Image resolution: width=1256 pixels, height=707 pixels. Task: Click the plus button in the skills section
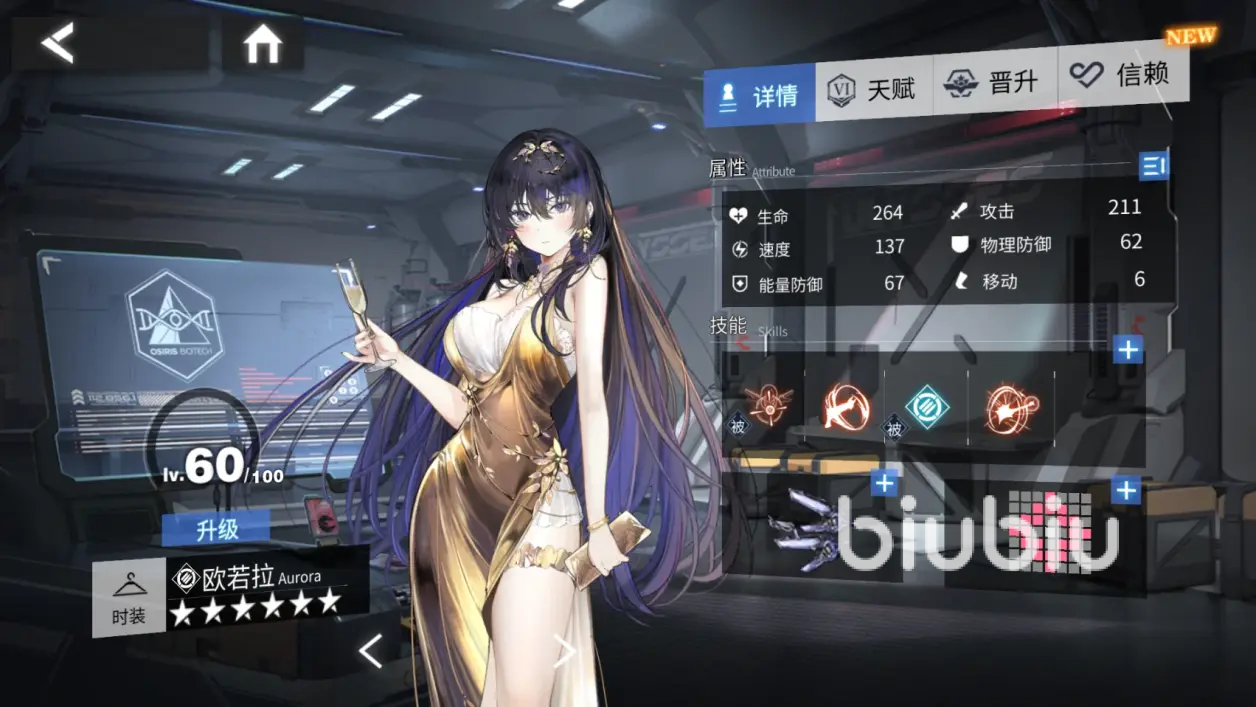(x=1128, y=349)
